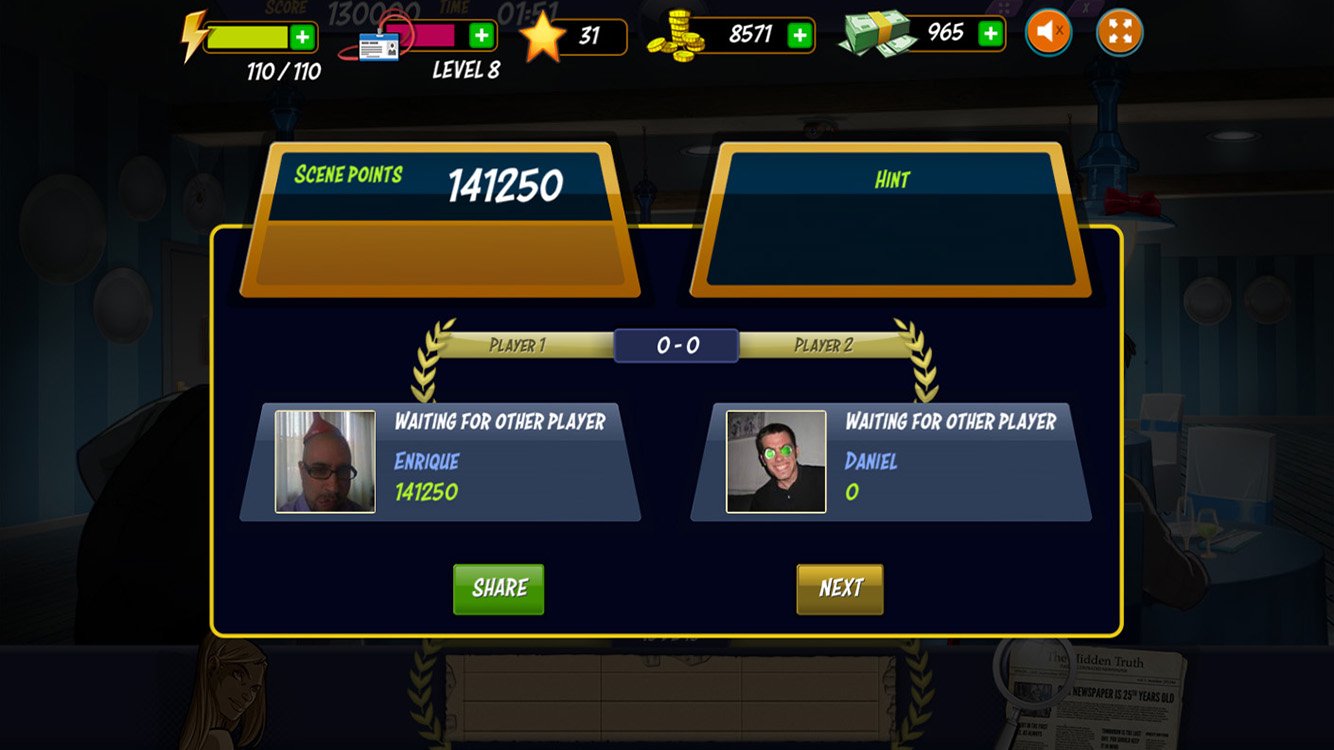Open Enrique's profile picture
The height and width of the screenshot is (750, 1334).
point(325,461)
